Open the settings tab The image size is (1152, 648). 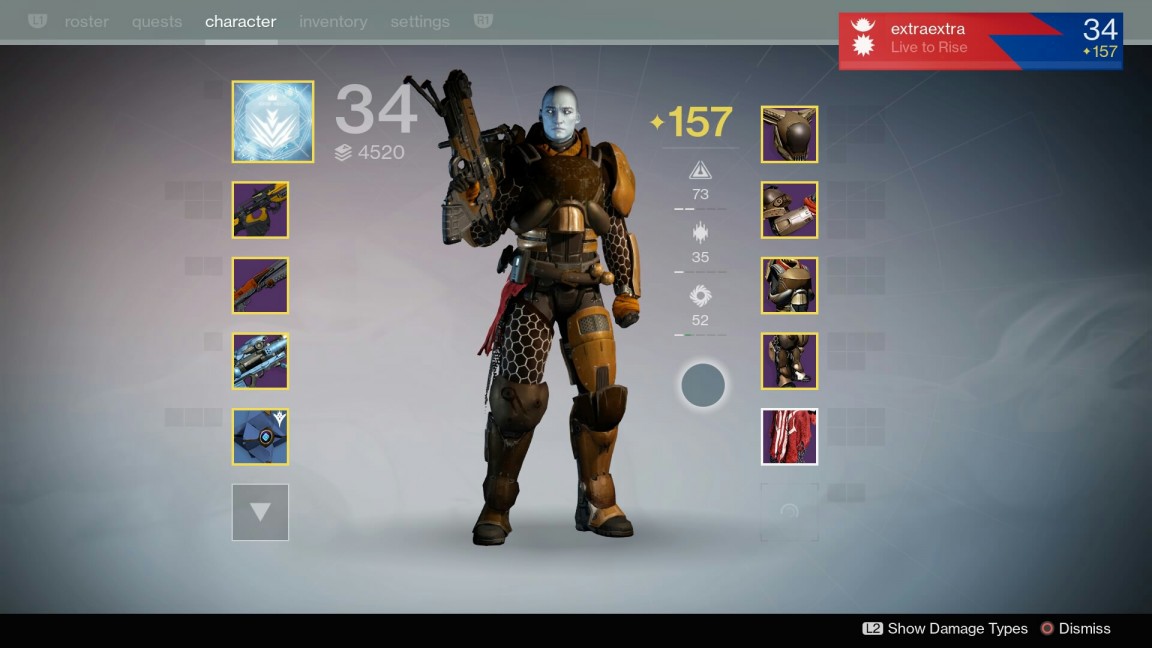click(420, 21)
